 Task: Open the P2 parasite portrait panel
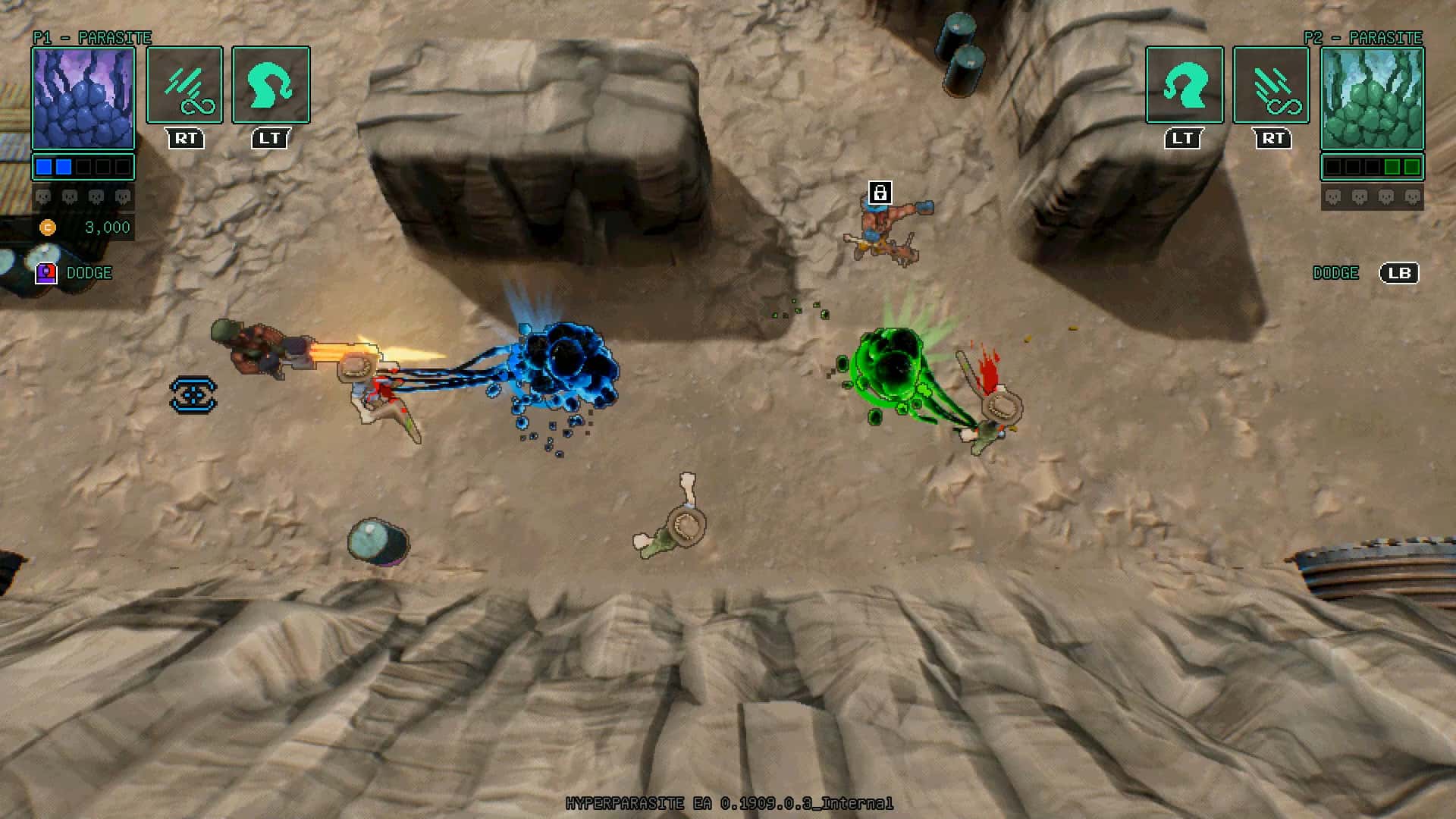tap(1373, 99)
